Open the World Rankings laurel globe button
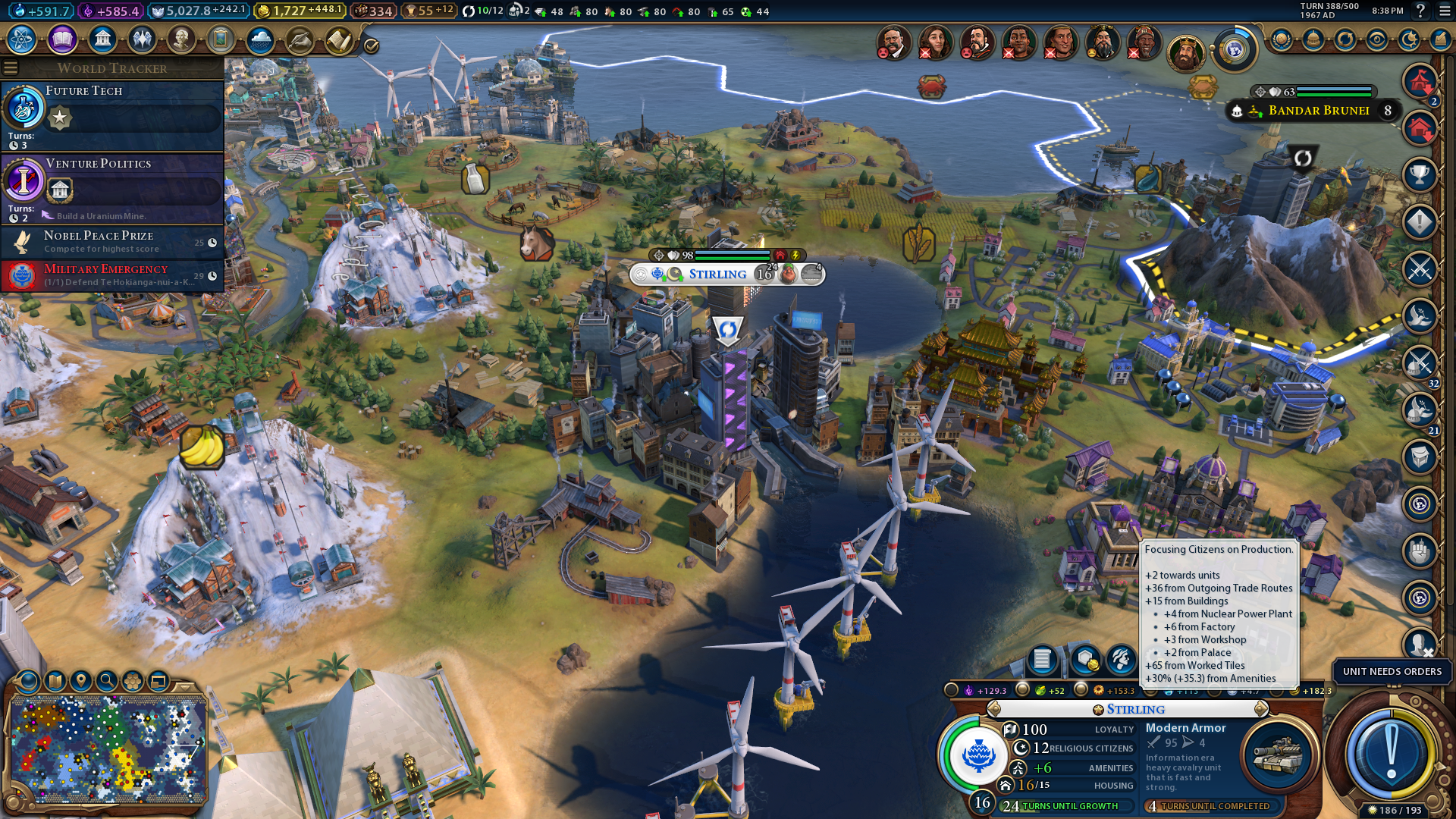Viewport: 1456px width, 819px height. point(1282,39)
